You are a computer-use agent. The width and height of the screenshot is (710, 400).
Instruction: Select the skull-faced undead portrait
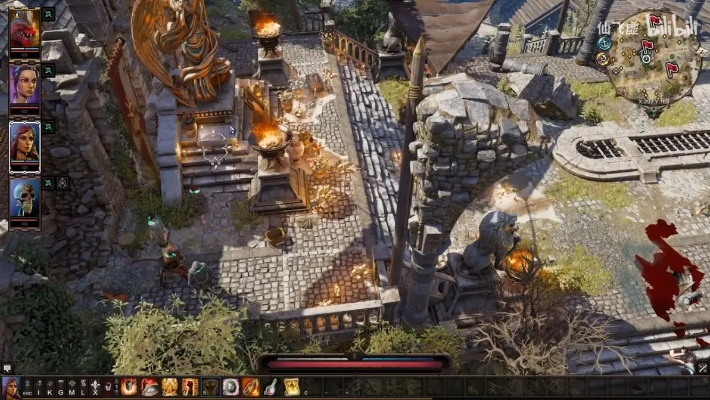point(24,196)
